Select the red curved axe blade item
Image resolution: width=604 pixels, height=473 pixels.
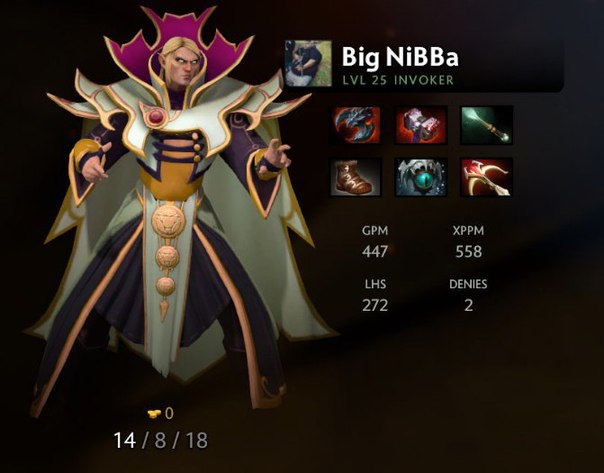(x=356, y=125)
